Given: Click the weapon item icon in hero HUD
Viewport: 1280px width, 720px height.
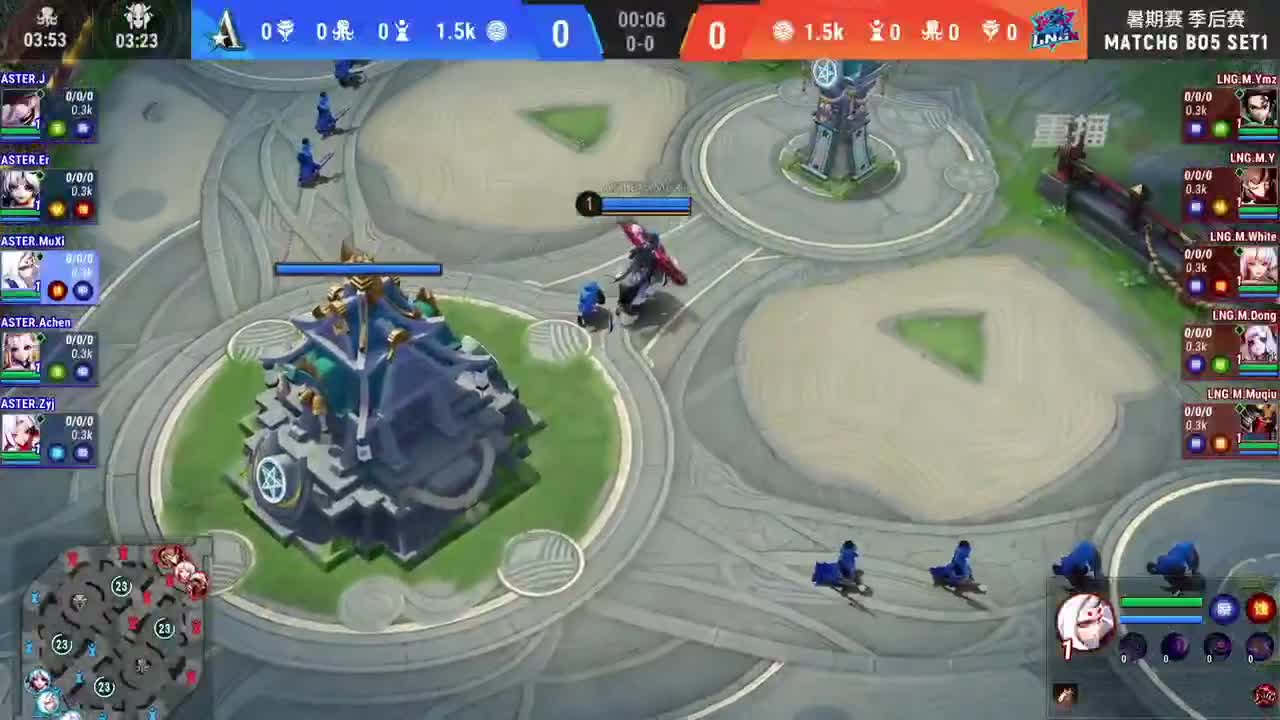Looking at the screenshot, I should [1064, 695].
